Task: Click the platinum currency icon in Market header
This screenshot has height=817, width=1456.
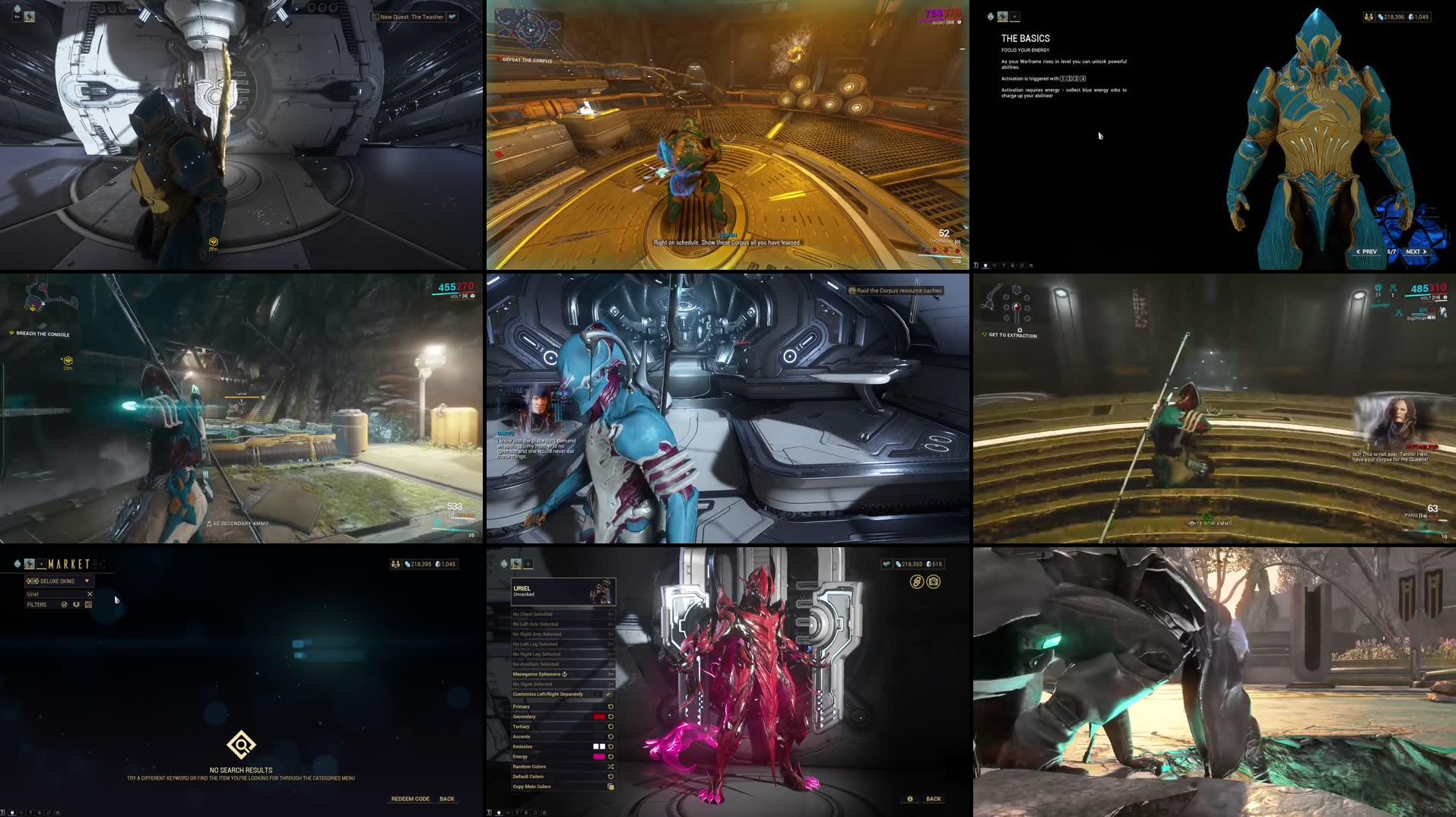Action: 436,565
